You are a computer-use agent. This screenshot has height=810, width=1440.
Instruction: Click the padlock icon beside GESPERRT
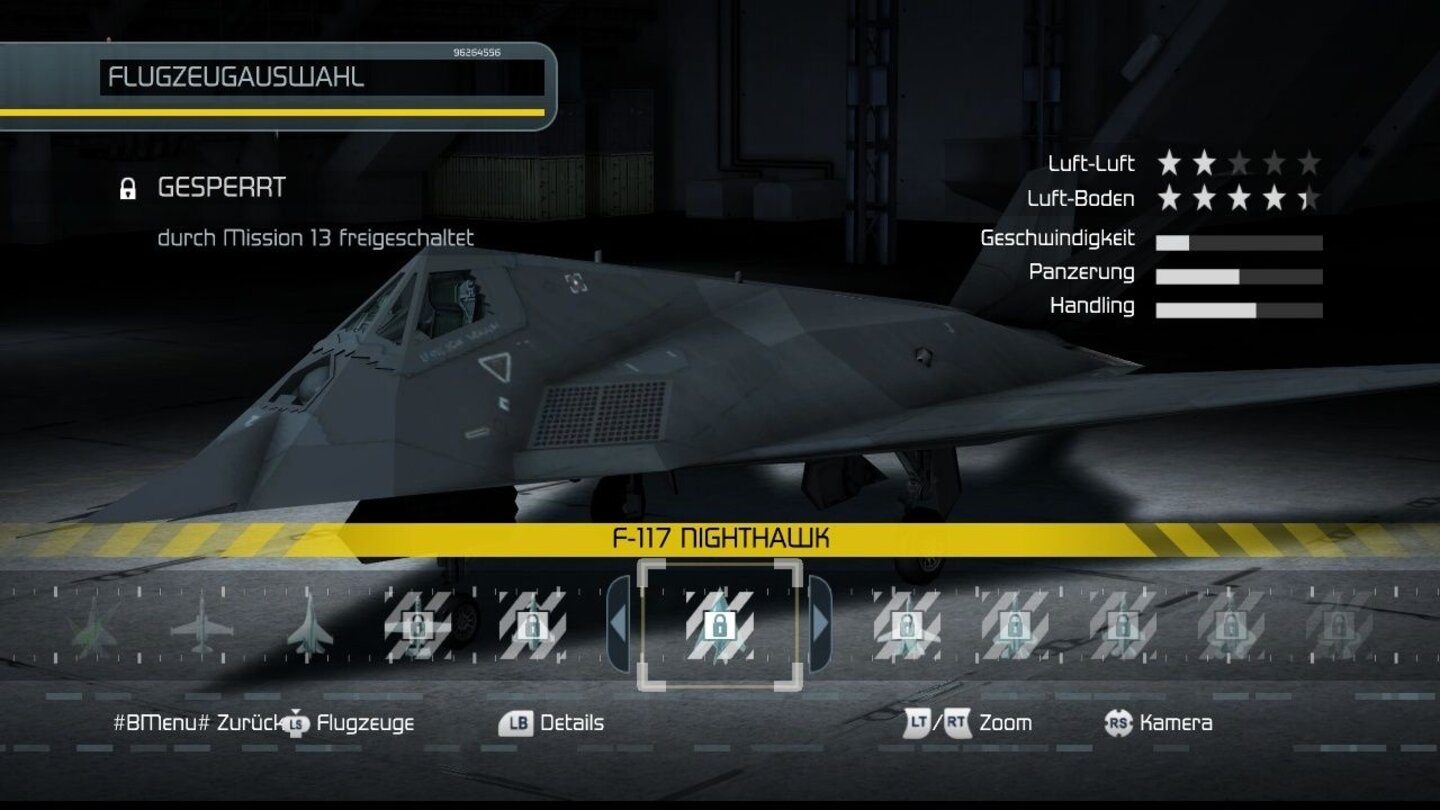128,186
